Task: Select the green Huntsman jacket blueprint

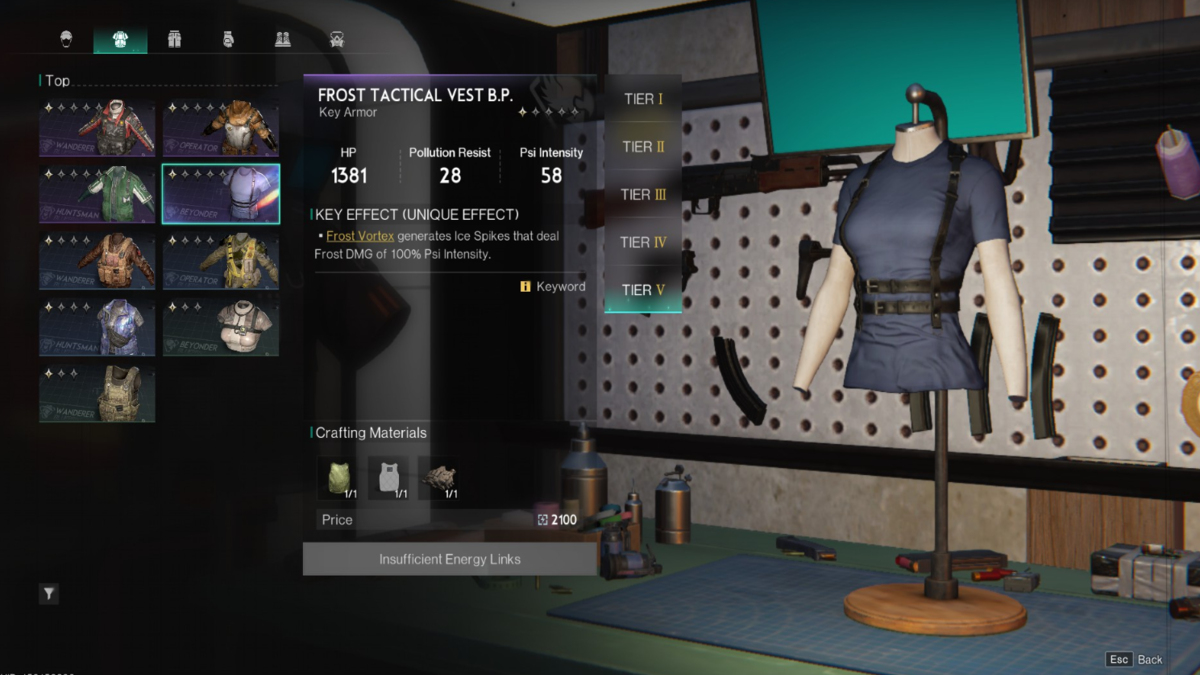Action: (97, 194)
